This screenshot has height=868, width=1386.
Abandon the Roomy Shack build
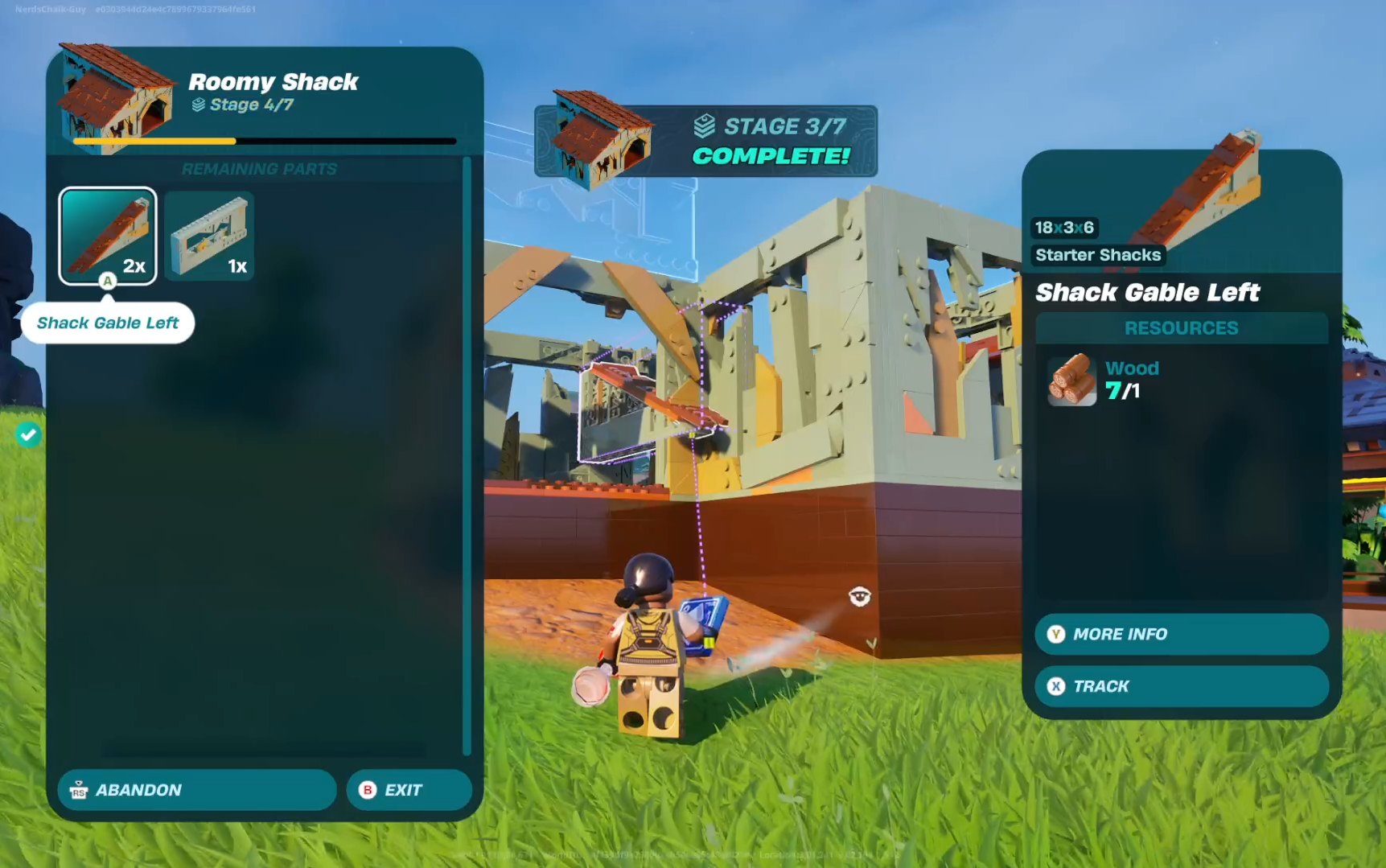(x=197, y=790)
